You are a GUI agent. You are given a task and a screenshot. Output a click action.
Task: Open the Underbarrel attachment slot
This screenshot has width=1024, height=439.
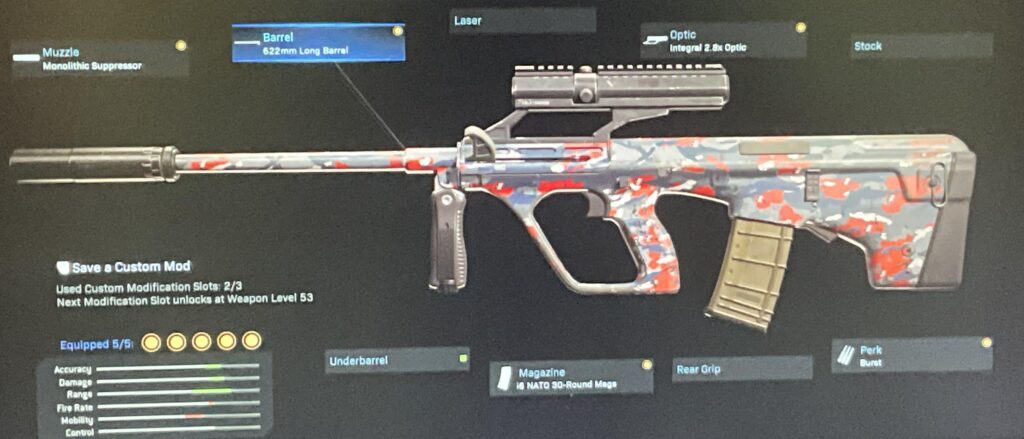pos(397,360)
